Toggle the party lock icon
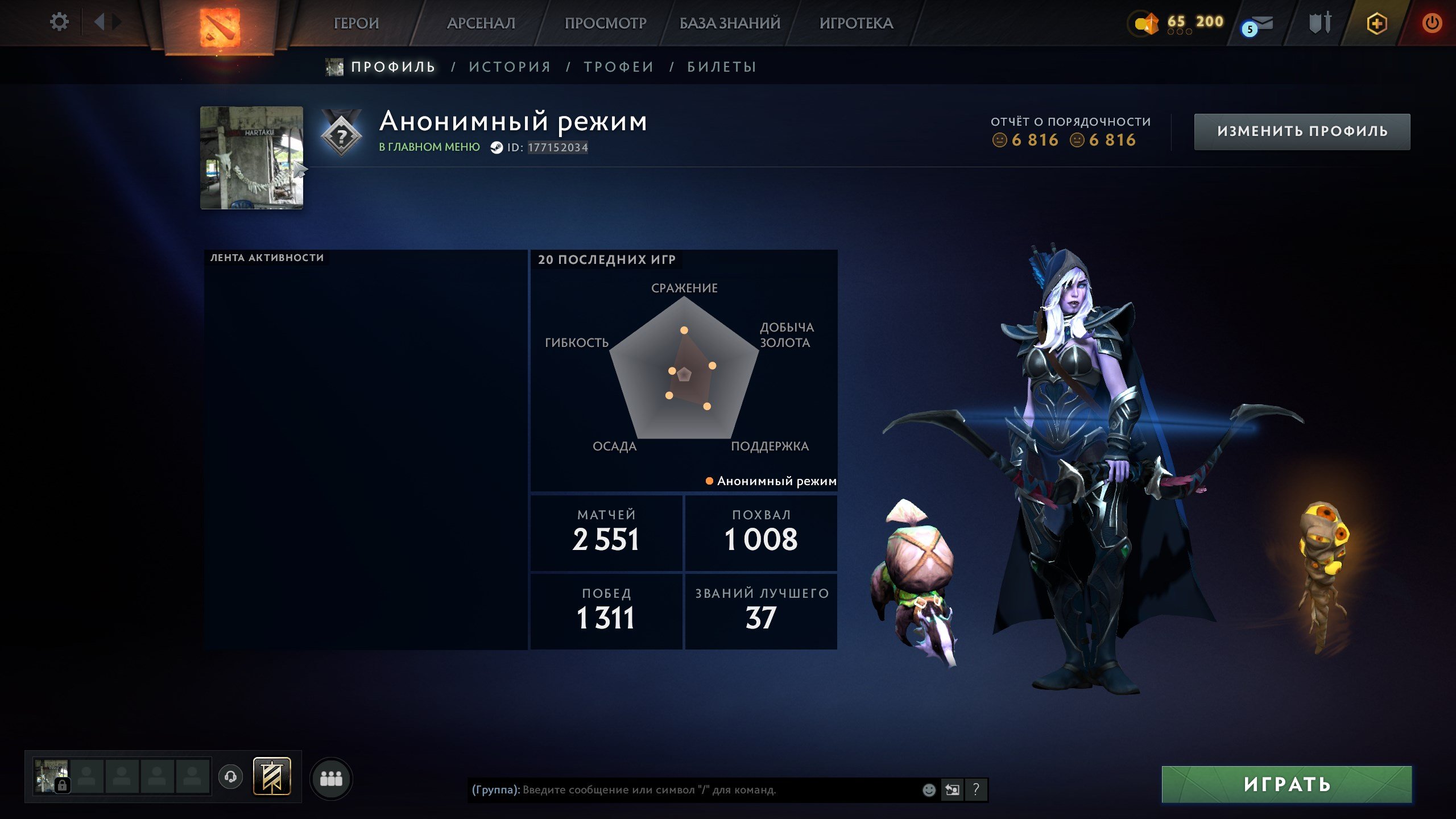 coord(63,785)
